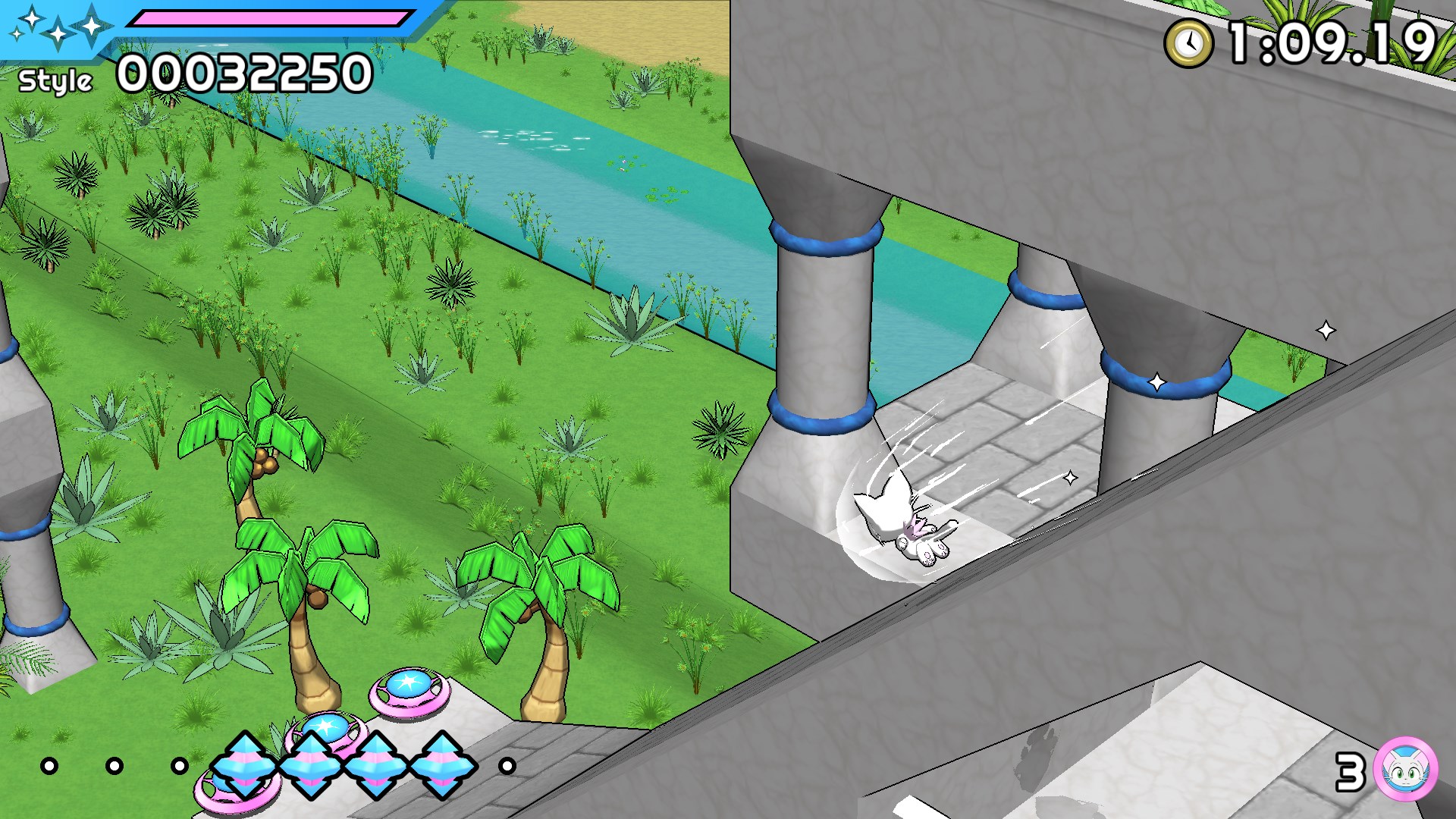Toggle the leftmost empty dot indicator

(49, 767)
